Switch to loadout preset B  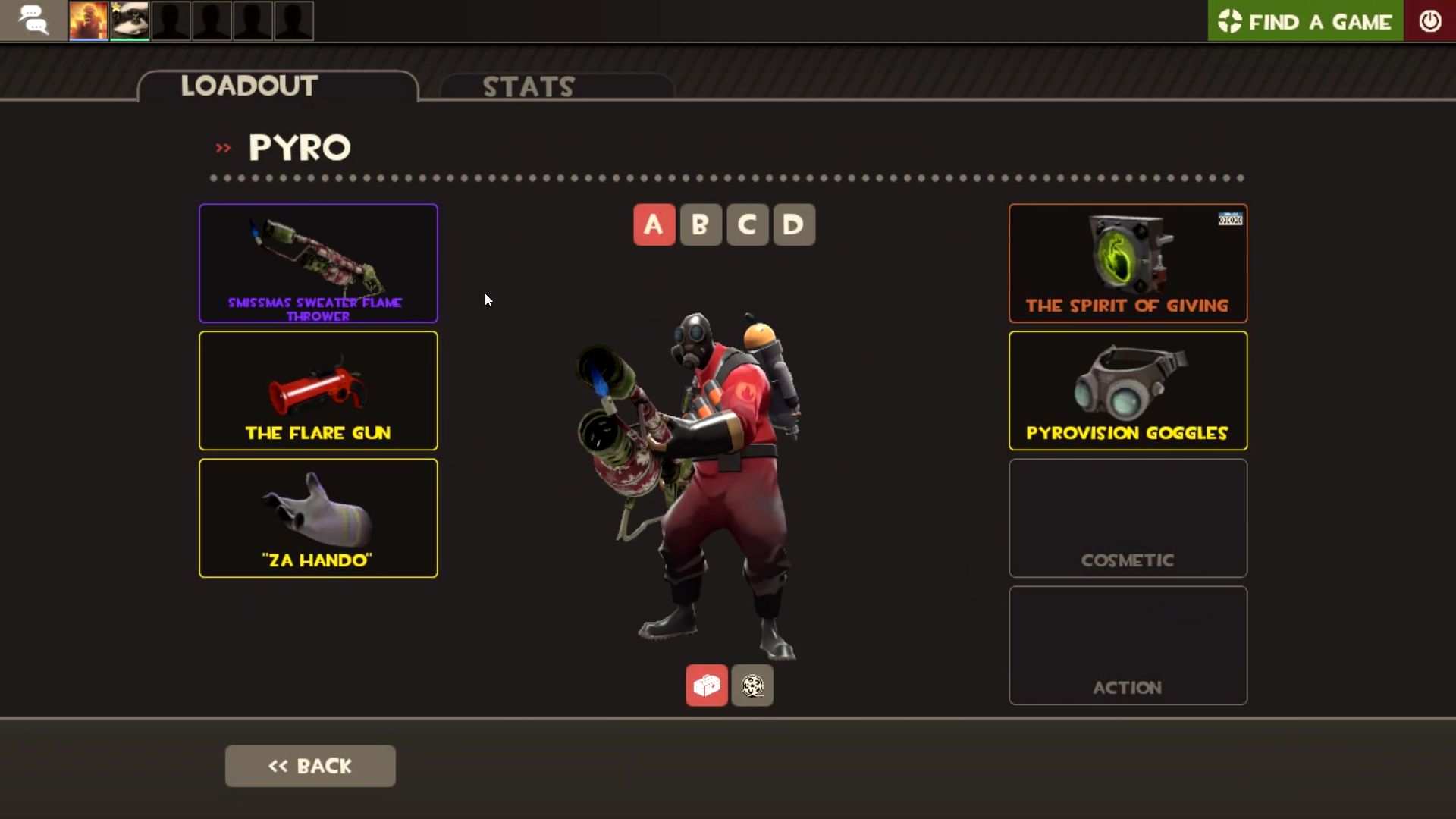[700, 224]
